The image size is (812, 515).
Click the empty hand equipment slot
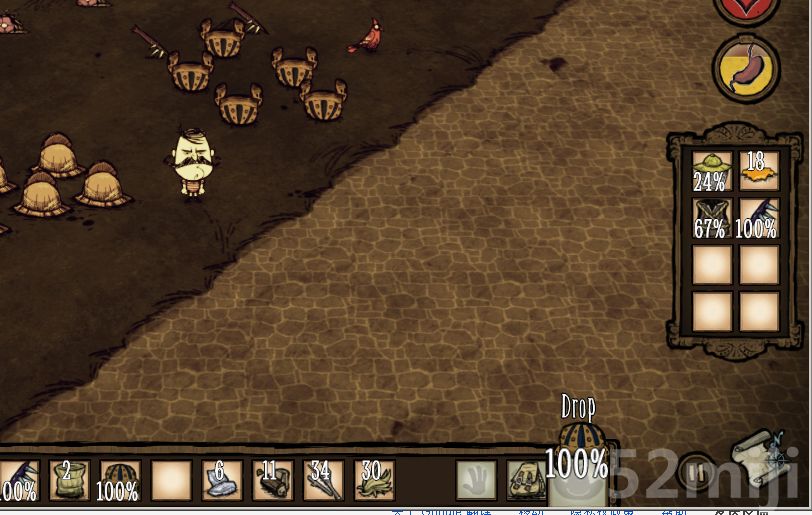coord(476,479)
